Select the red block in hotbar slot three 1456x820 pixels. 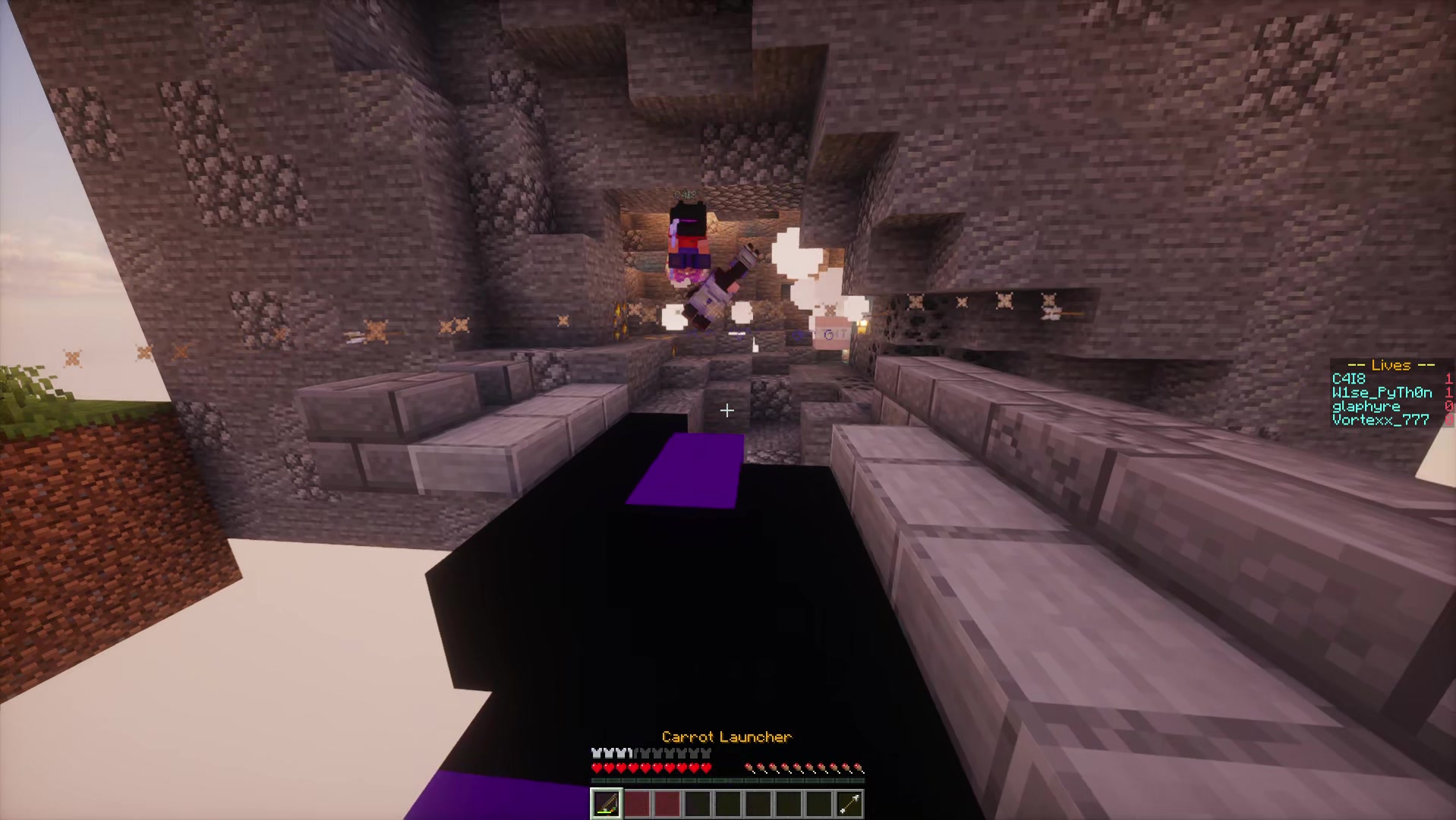[x=667, y=802]
